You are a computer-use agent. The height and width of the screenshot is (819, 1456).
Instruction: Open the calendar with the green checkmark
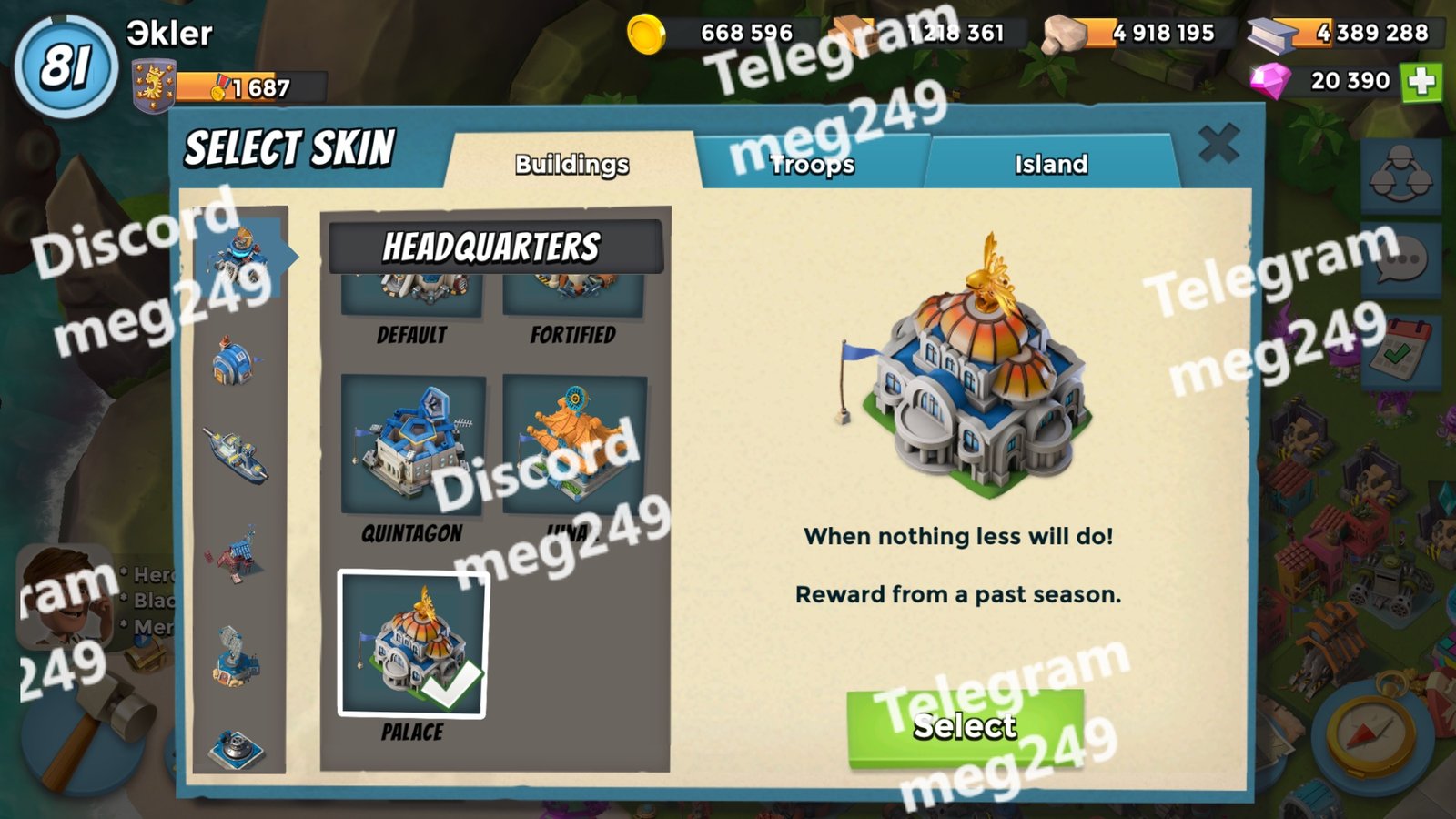click(1401, 352)
